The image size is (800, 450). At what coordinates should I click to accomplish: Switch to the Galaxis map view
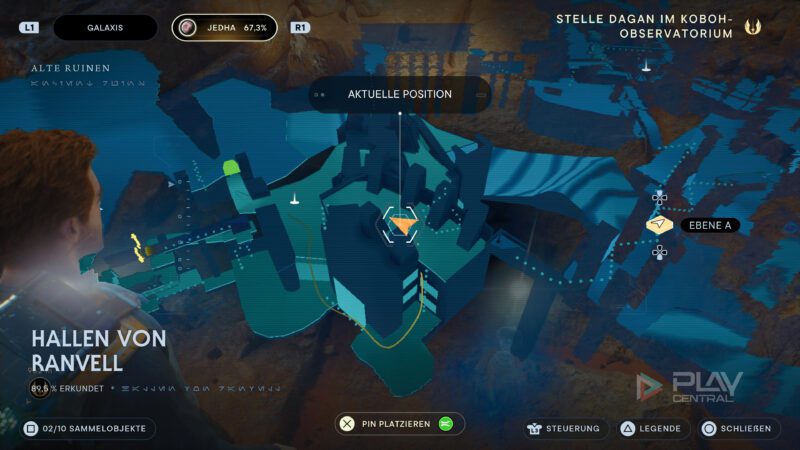tap(105, 28)
